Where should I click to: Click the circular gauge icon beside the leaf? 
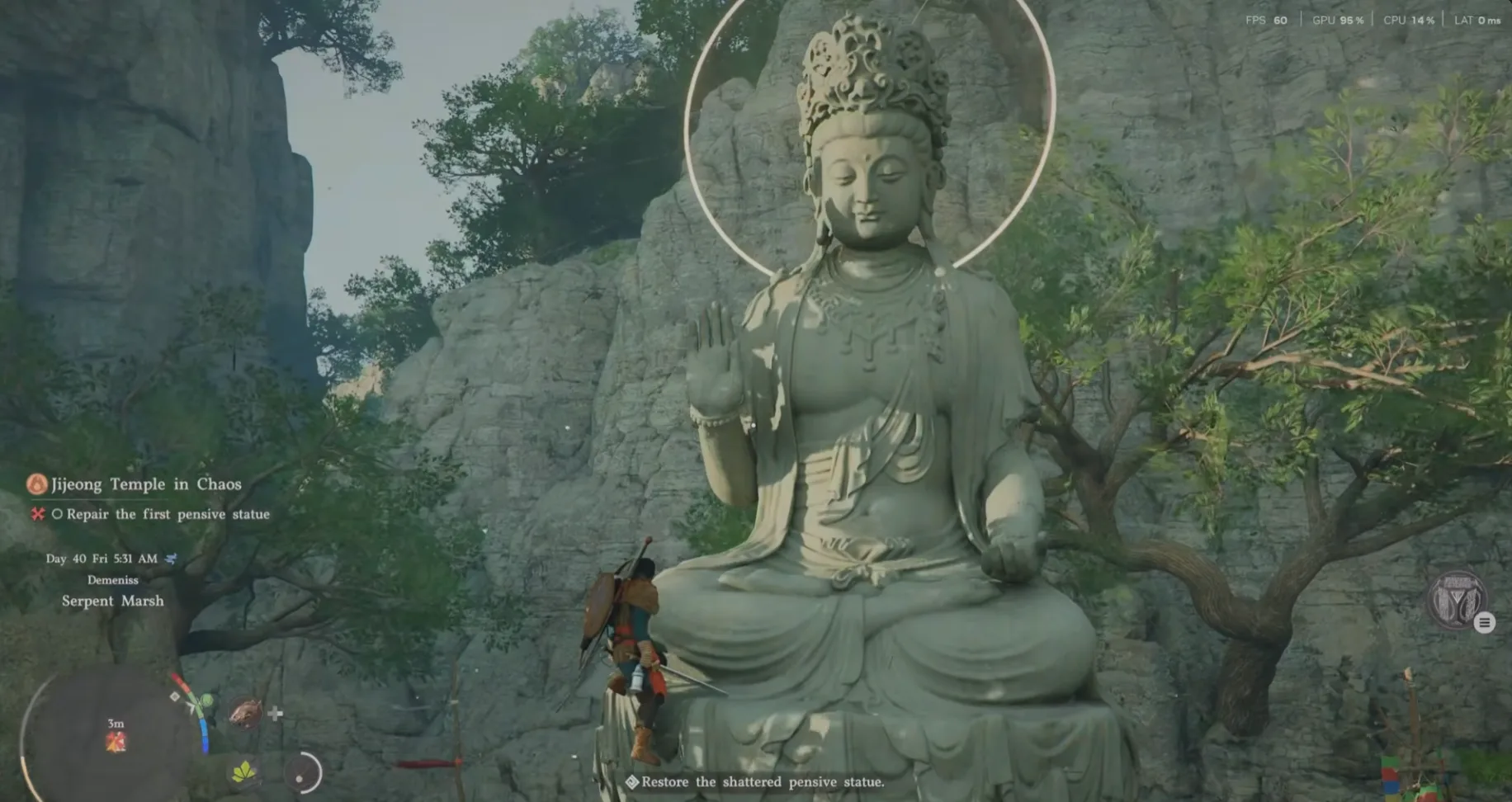point(303,772)
